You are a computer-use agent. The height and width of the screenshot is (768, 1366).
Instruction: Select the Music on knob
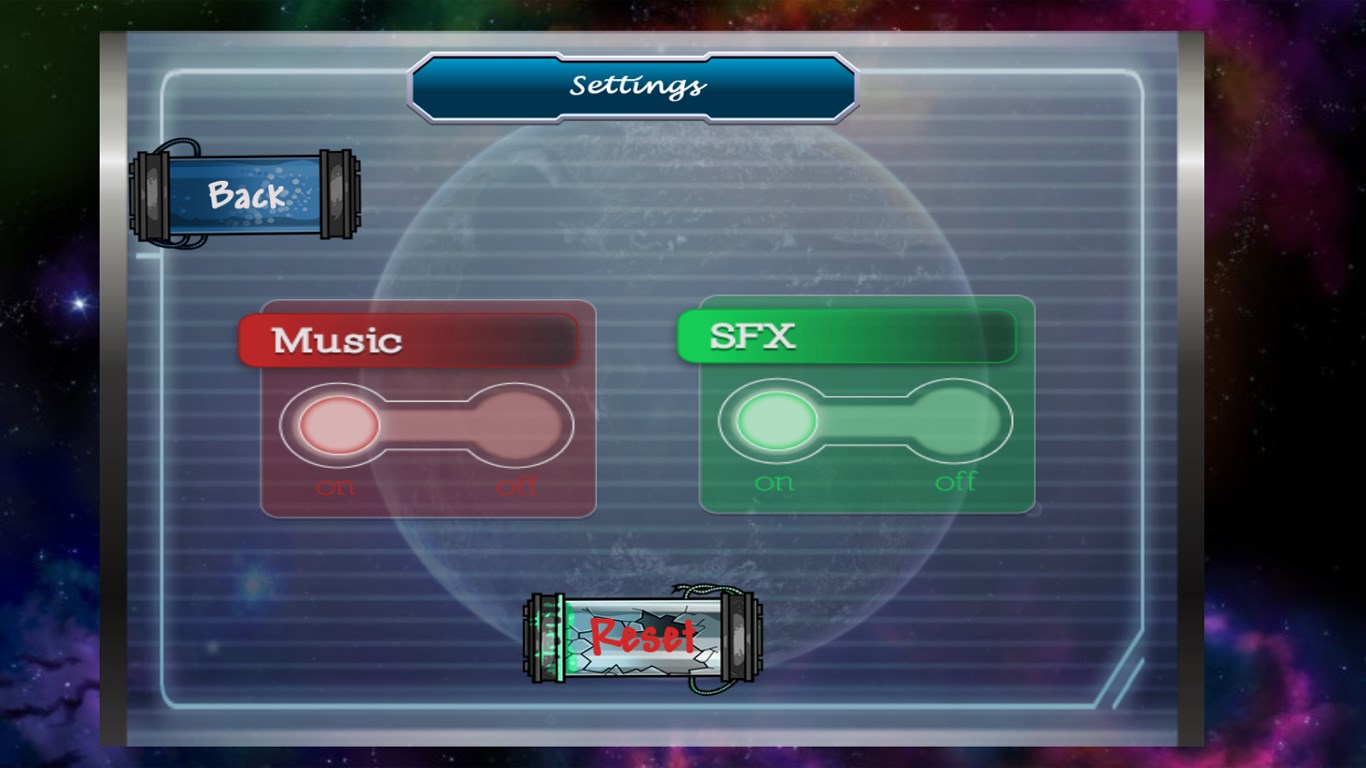pyautogui.click(x=339, y=425)
